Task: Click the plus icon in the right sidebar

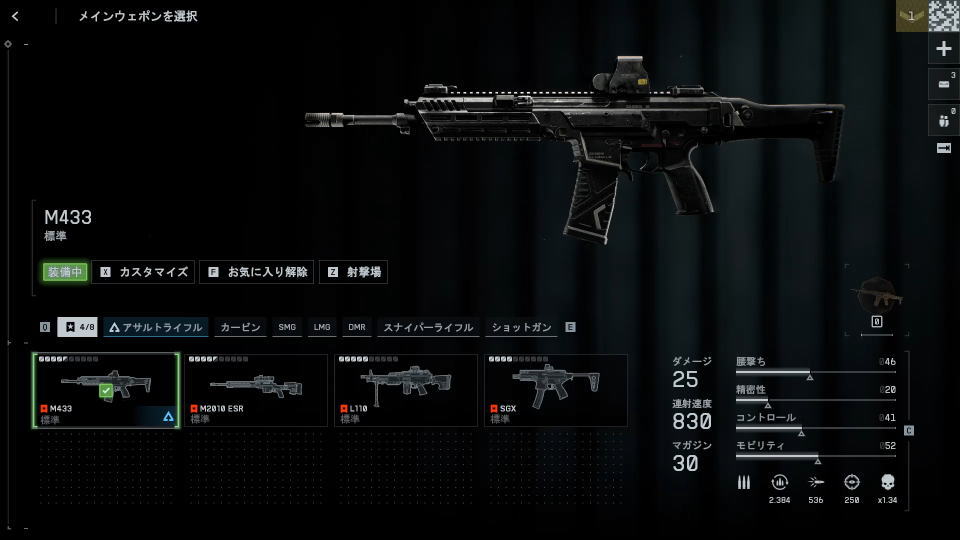Action: coord(943,48)
